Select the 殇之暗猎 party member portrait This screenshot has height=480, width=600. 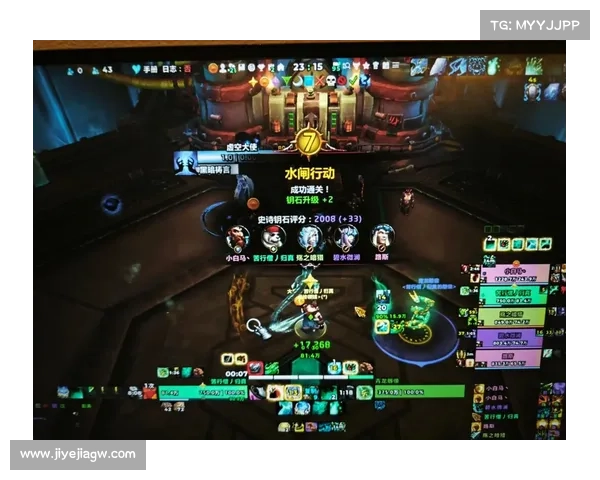(309, 238)
